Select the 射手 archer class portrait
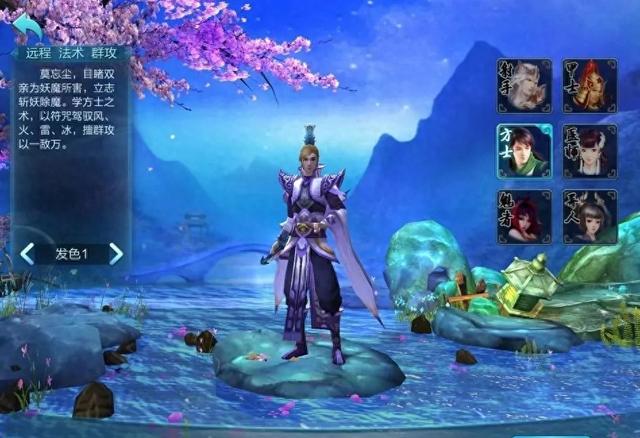The height and width of the screenshot is (438, 640). (x=524, y=86)
